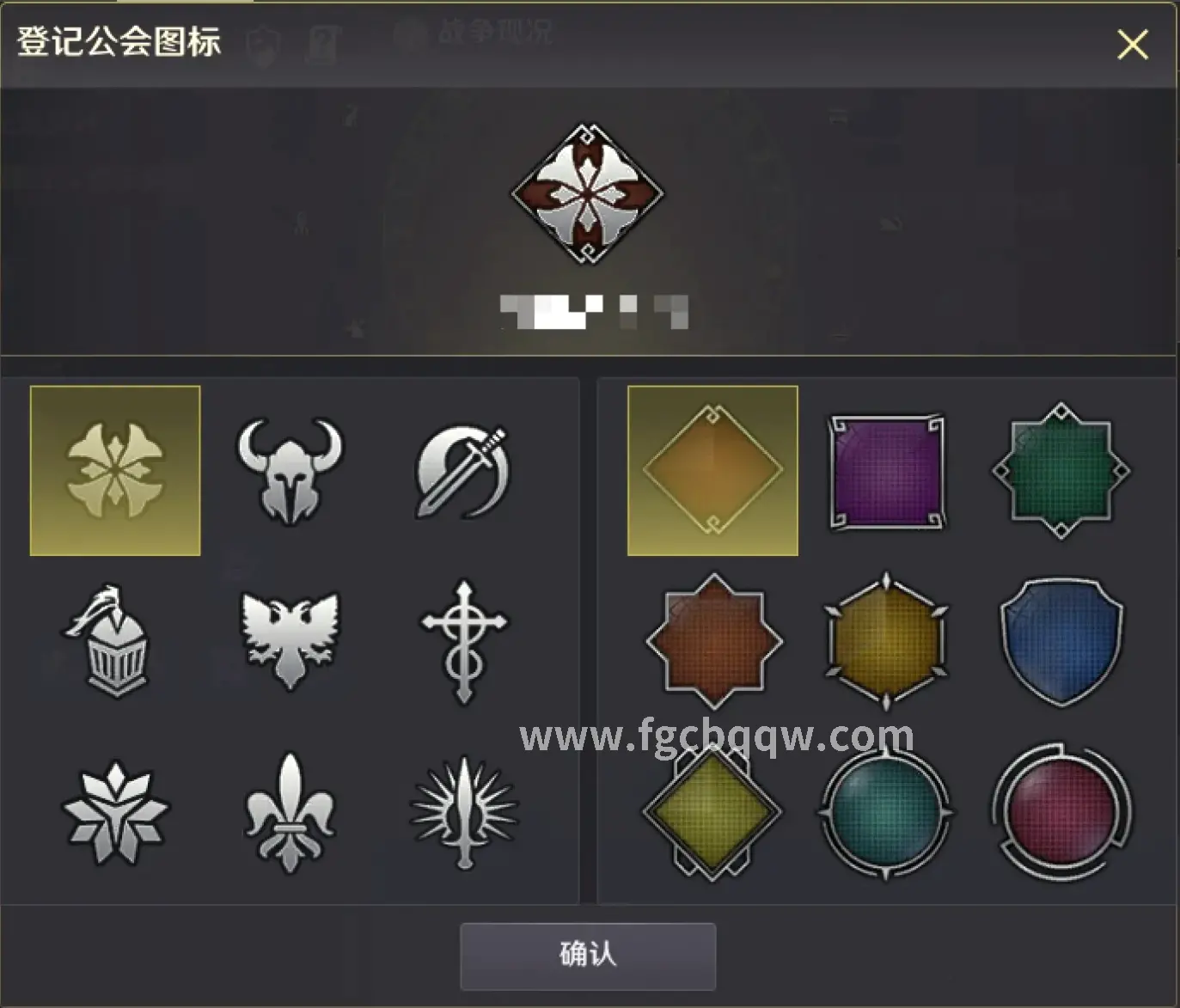
Task: Select the double-headed eagle emblem
Action: click(290, 636)
